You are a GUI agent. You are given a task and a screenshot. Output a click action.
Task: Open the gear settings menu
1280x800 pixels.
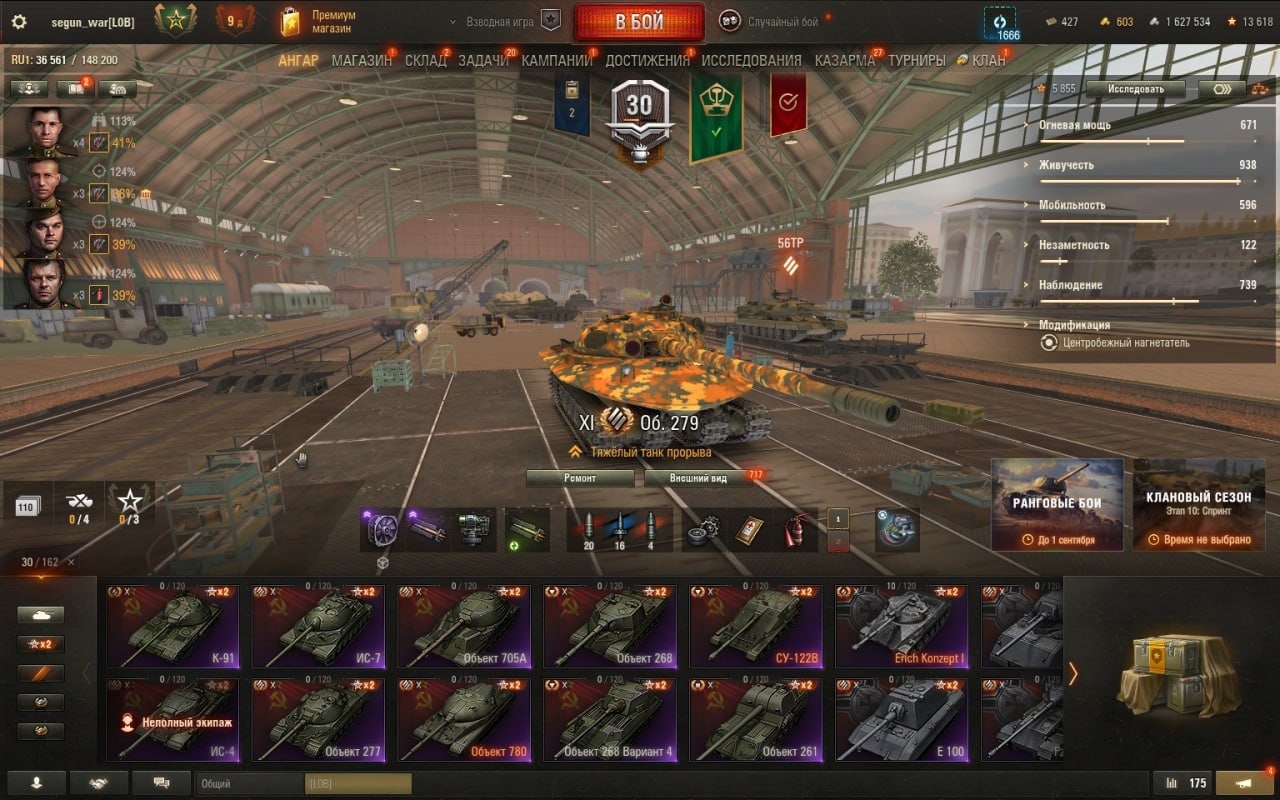18,22
